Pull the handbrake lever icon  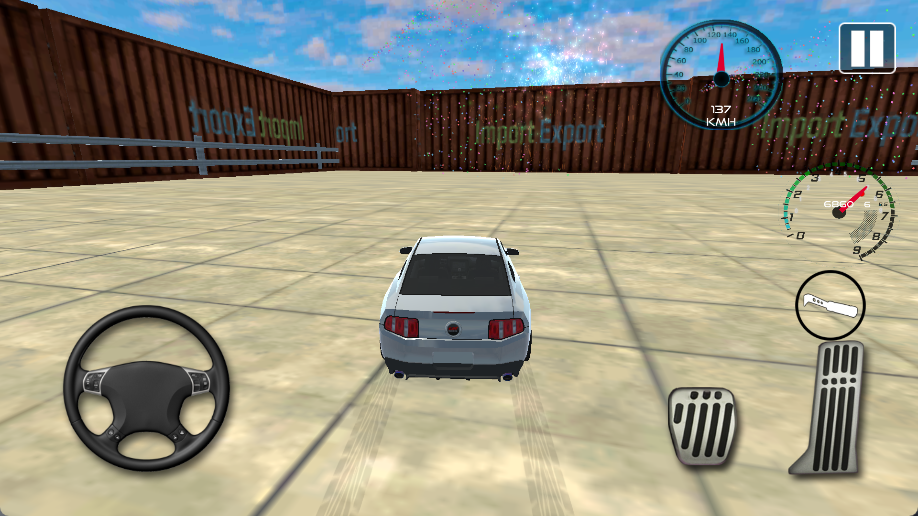[x=830, y=304]
